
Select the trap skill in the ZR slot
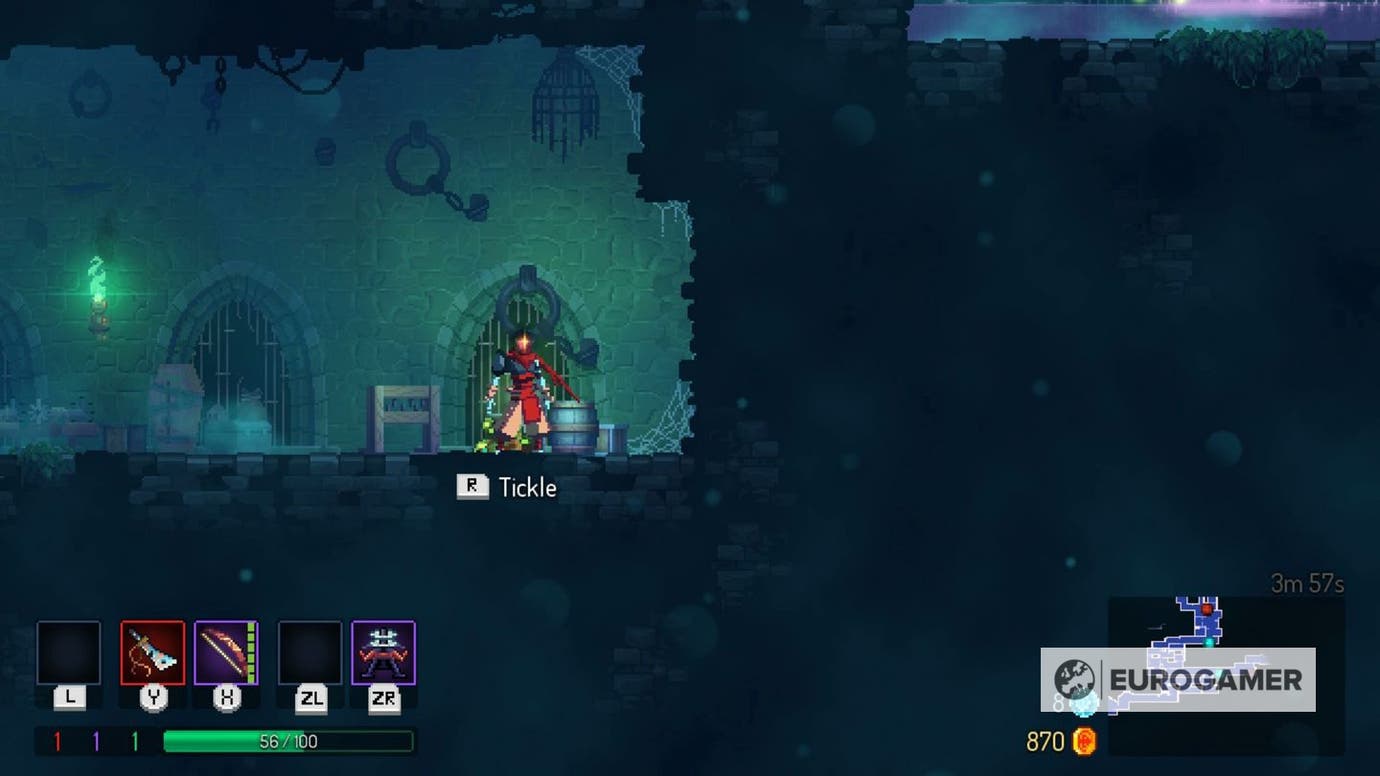[x=380, y=653]
